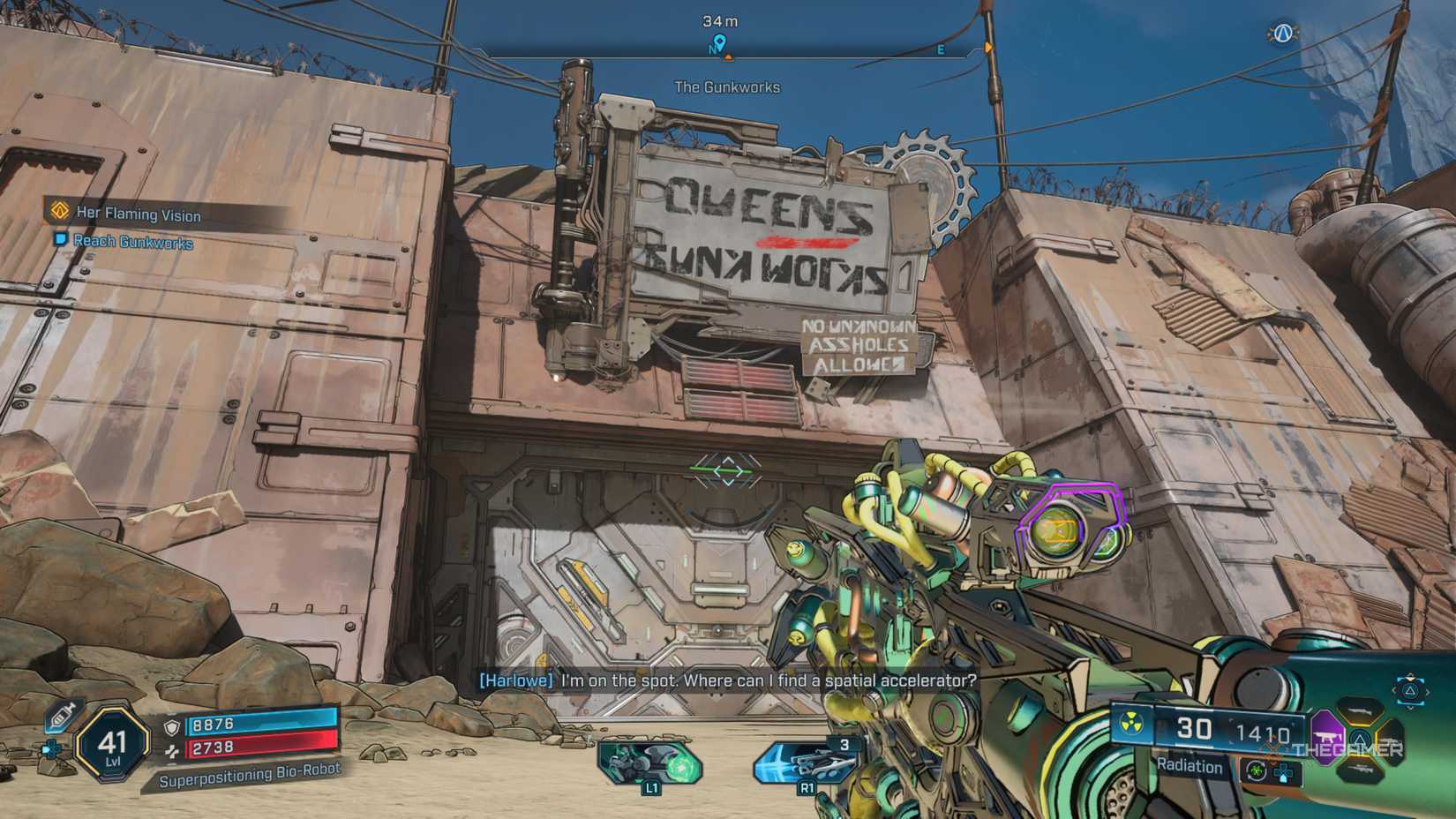The height and width of the screenshot is (819, 1456).
Task: Click the Vault symbol icon
Action: pos(1282,34)
